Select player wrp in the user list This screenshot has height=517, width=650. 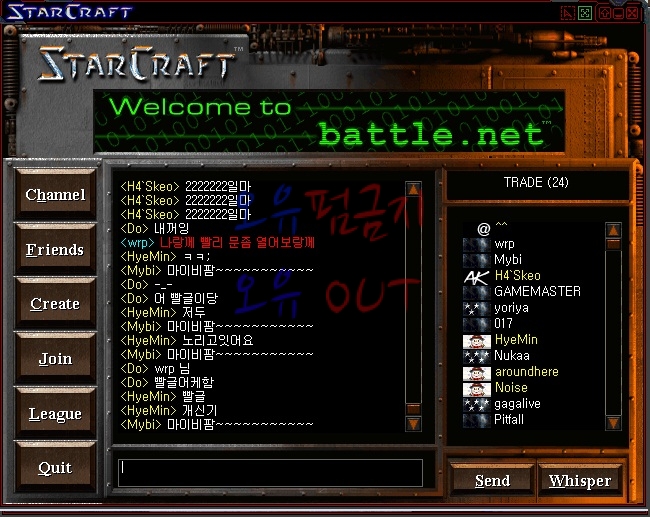[505, 243]
